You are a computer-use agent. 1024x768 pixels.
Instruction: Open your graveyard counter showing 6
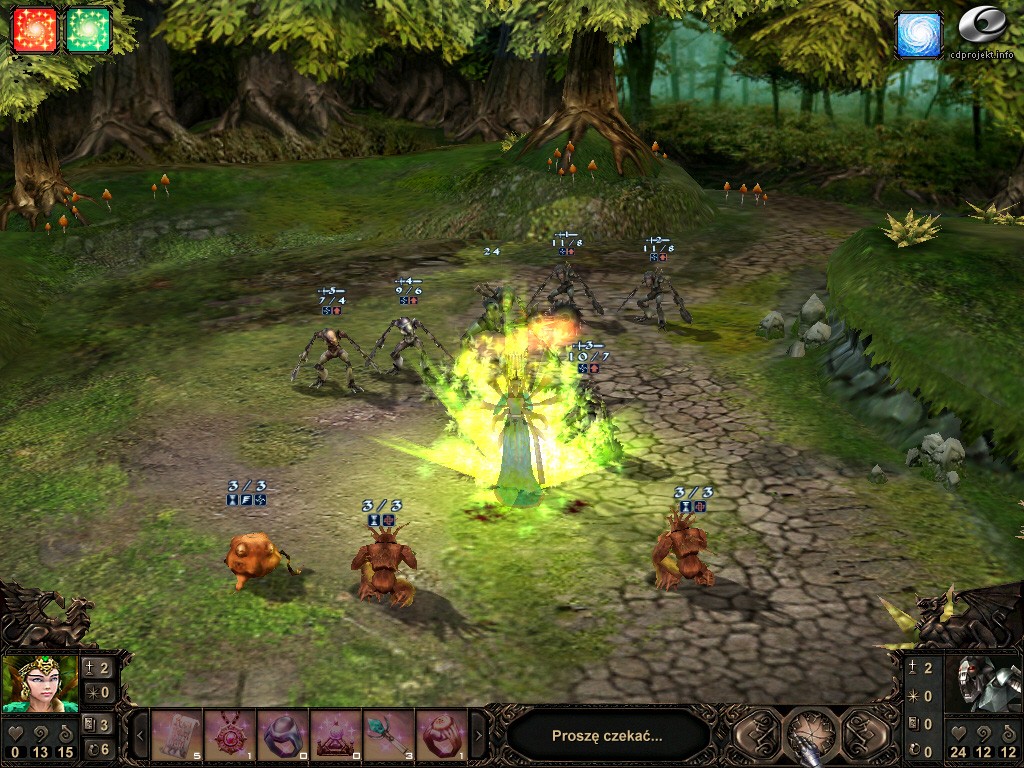(98, 749)
